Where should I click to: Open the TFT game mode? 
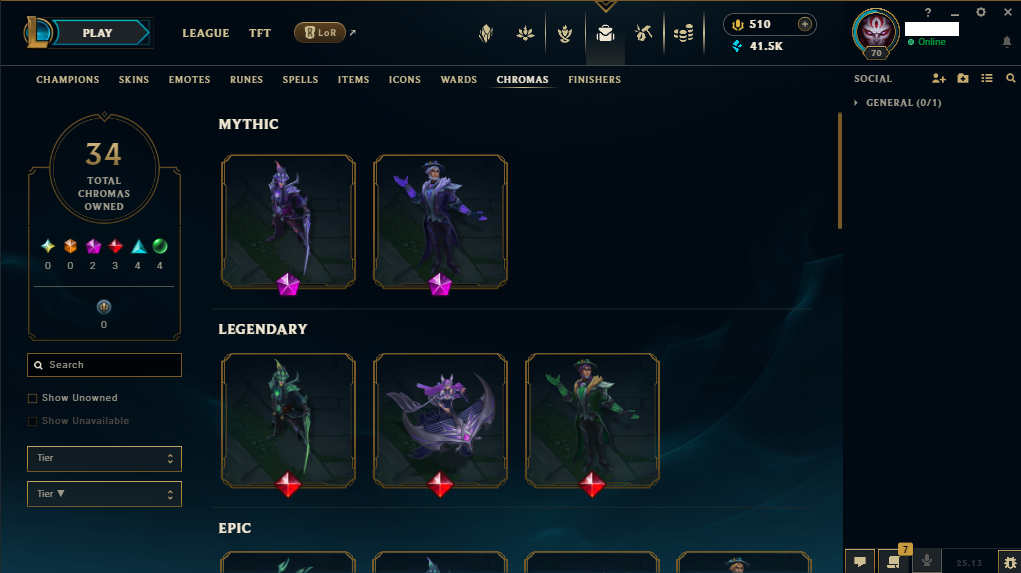pos(260,33)
